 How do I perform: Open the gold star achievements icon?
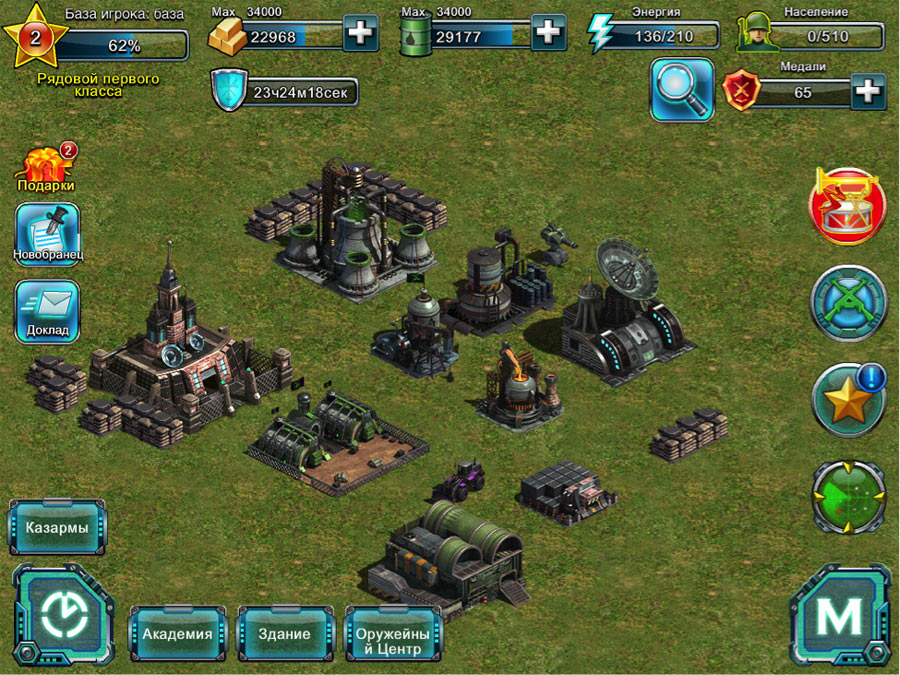pyautogui.click(x=848, y=400)
